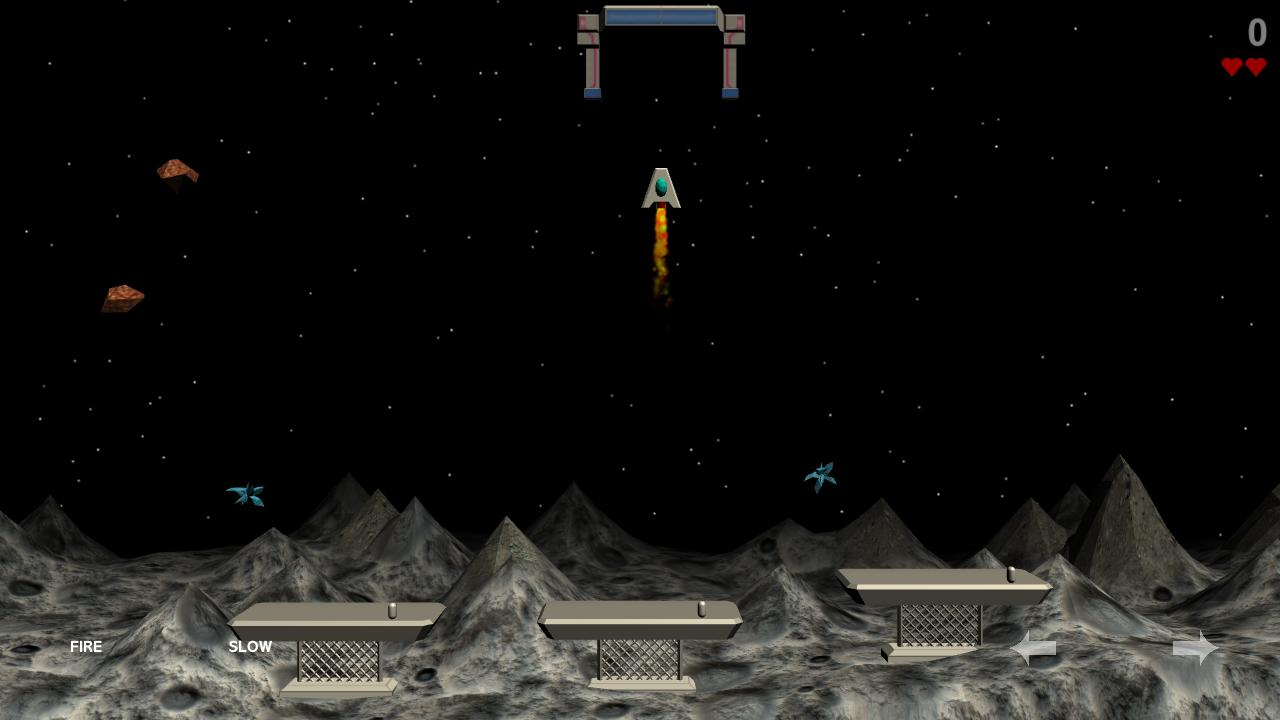
Task: Toggle the SLOW thruster mode
Action: 250,647
